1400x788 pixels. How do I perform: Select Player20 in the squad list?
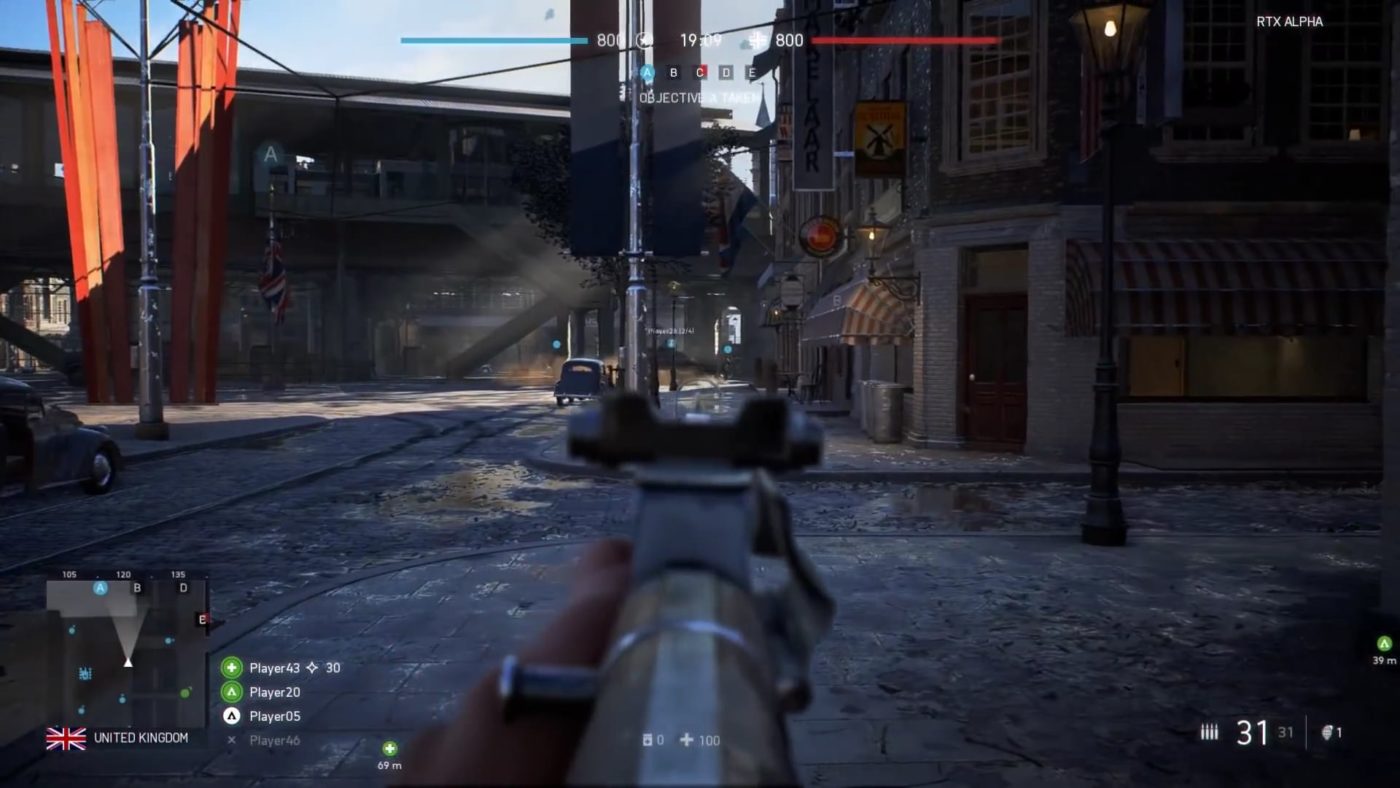274,692
